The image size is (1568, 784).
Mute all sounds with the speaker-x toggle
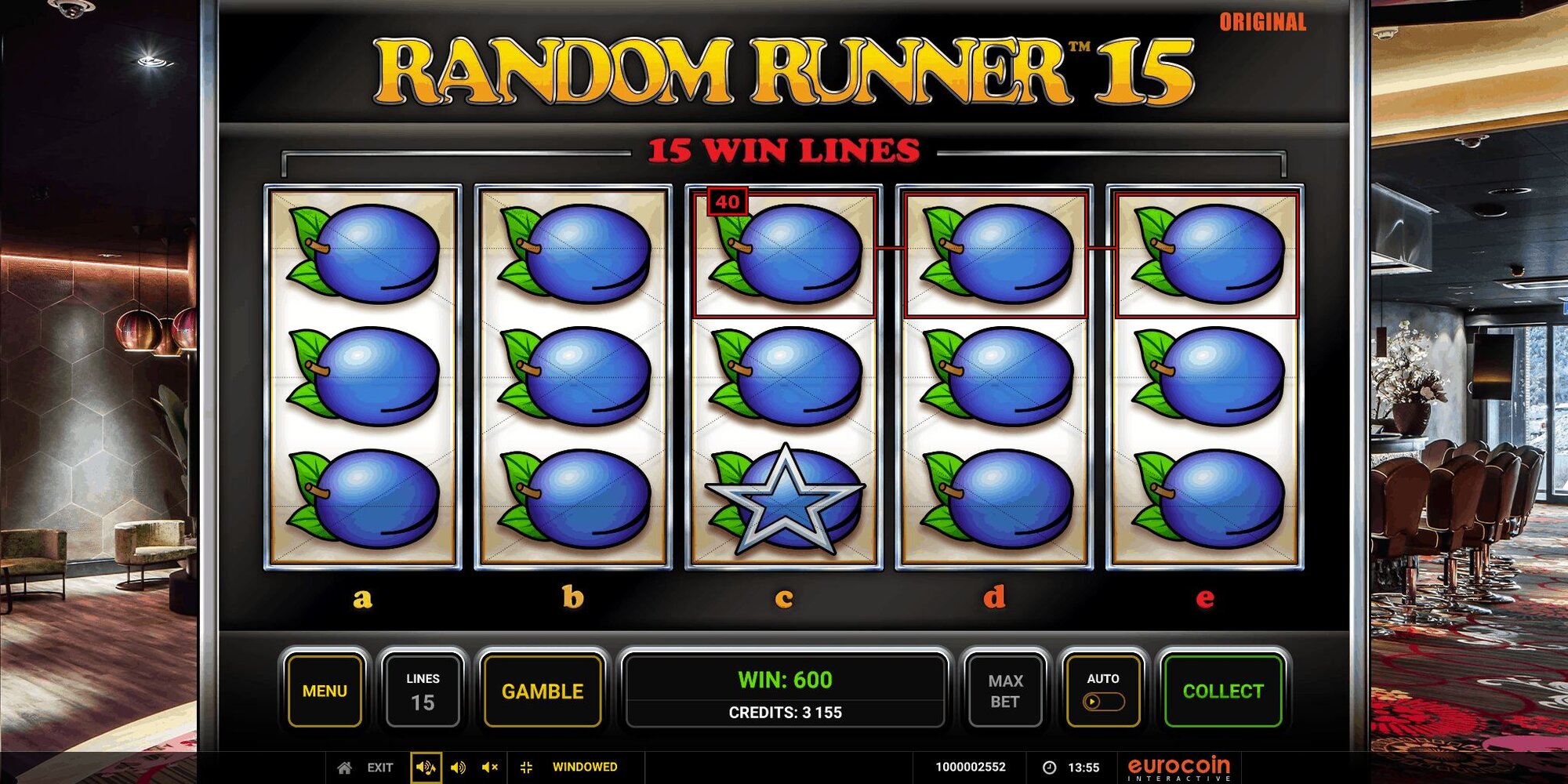tap(488, 768)
